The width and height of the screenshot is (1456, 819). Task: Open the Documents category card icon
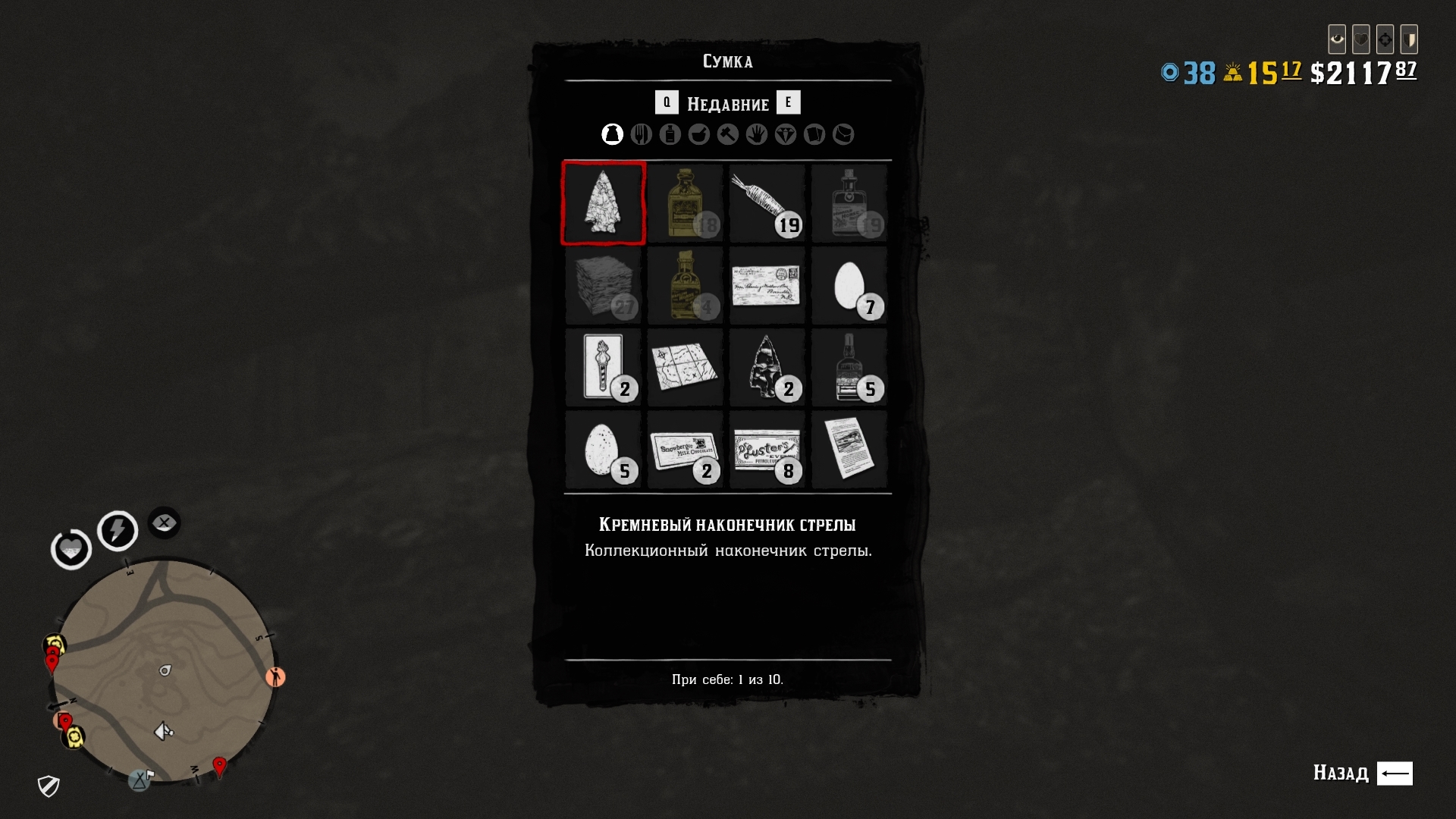tap(815, 134)
